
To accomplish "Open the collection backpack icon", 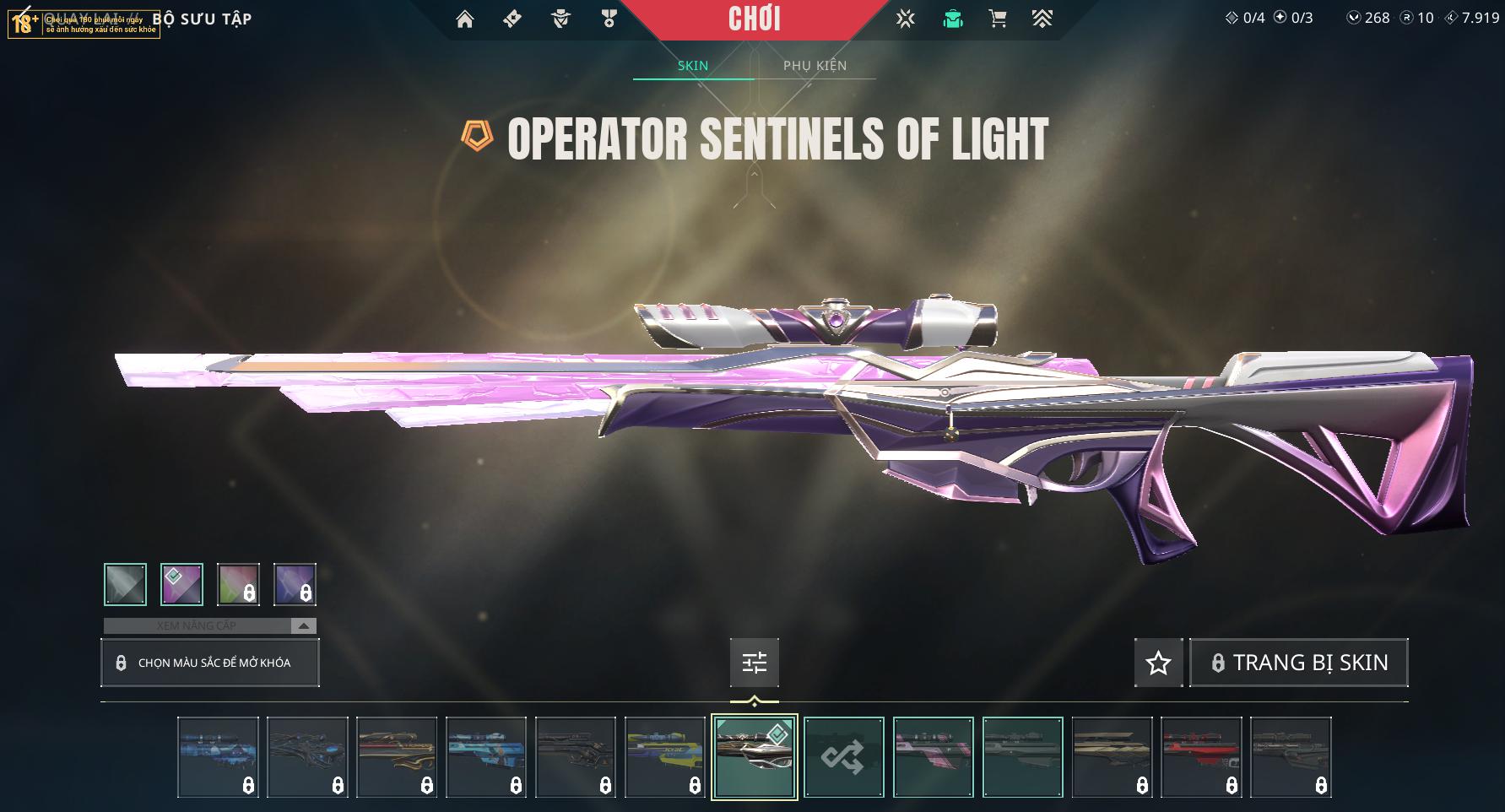I will (x=953, y=19).
